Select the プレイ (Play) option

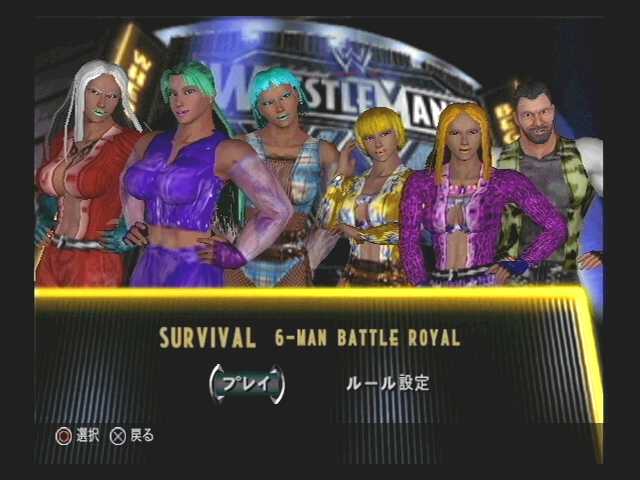(x=246, y=384)
